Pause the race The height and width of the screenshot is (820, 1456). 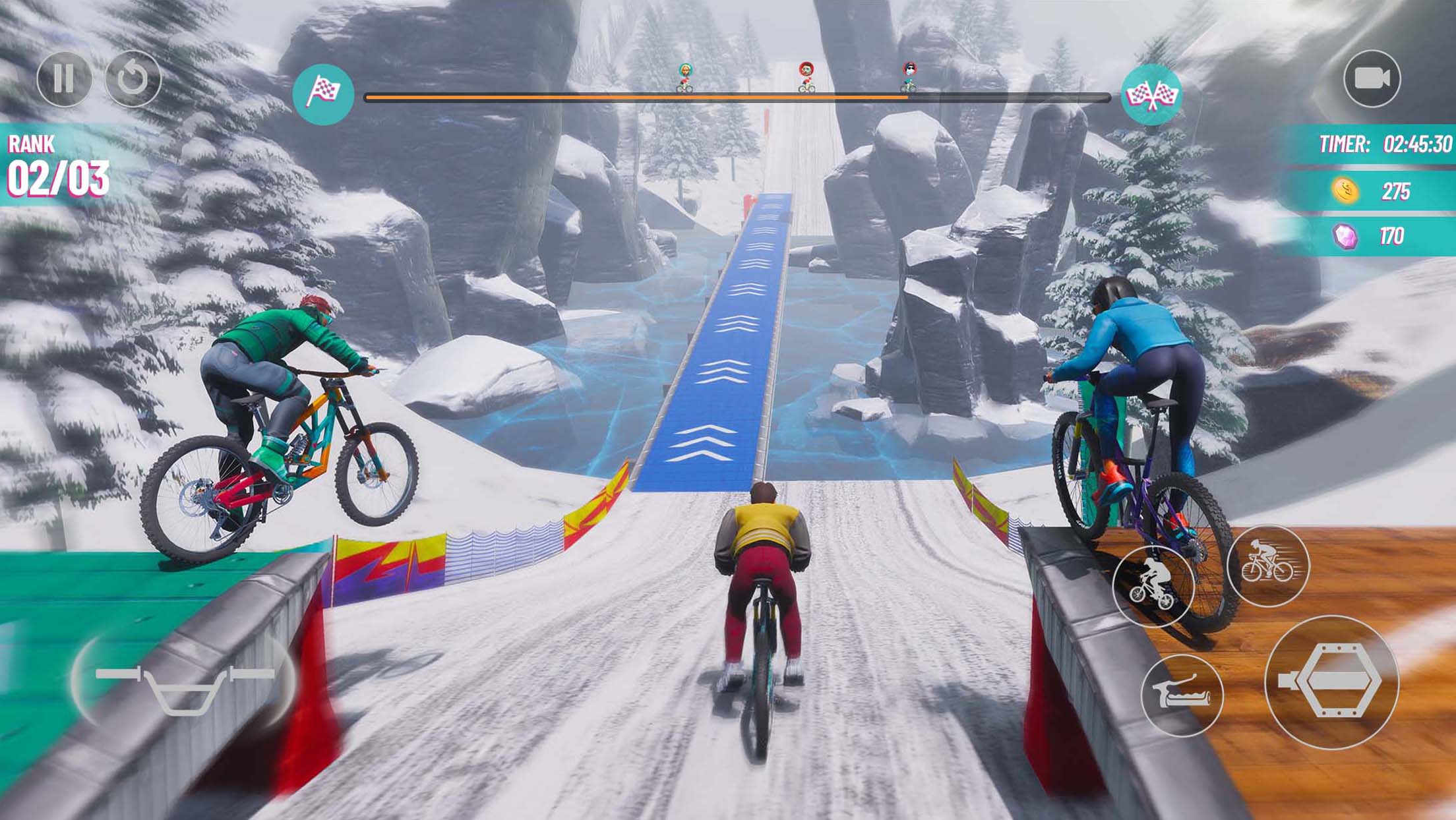[x=64, y=79]
